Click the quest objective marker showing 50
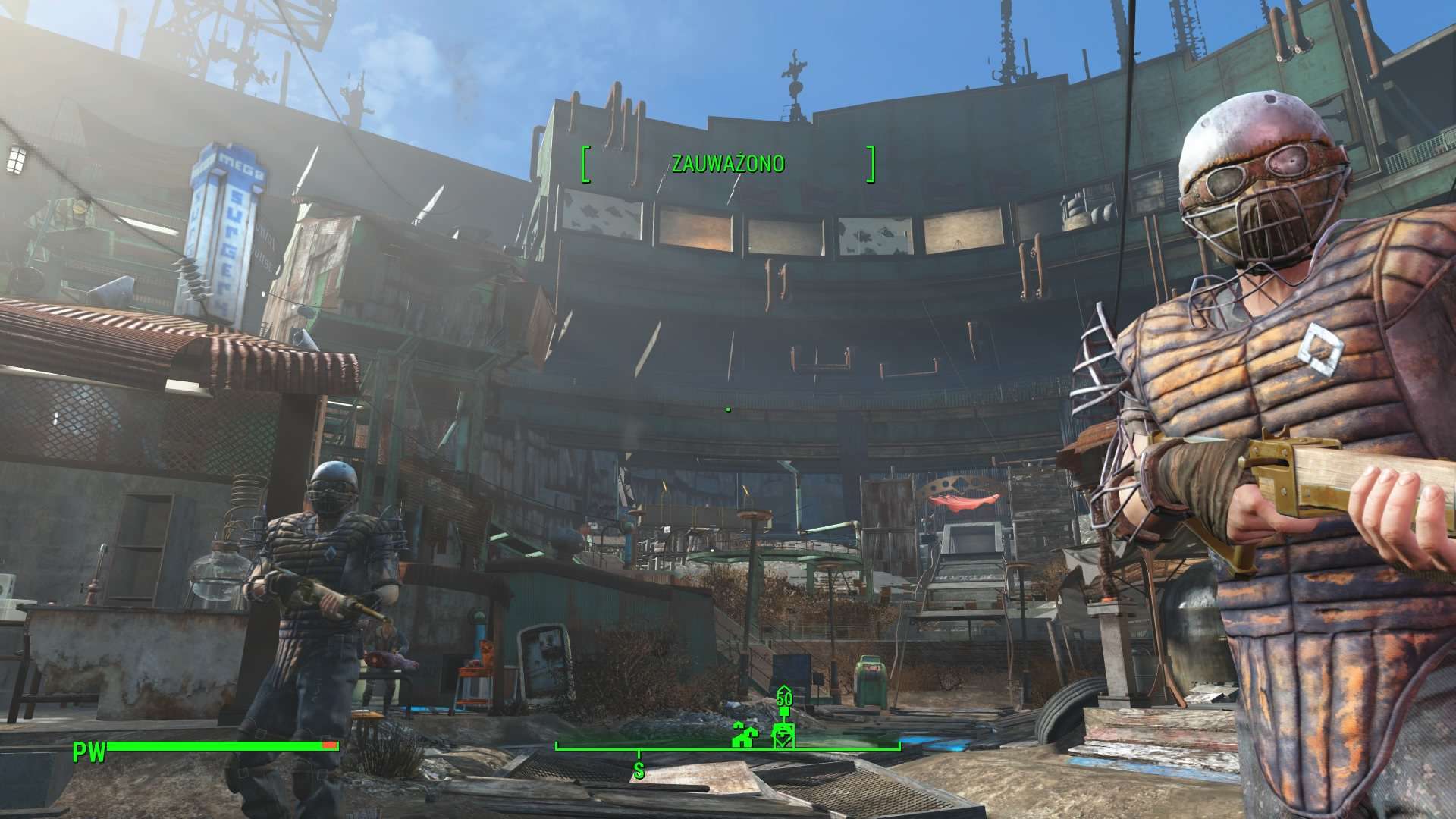Image resolution: width=1456 pixels, height=819 pixels. tap(784, 698)
